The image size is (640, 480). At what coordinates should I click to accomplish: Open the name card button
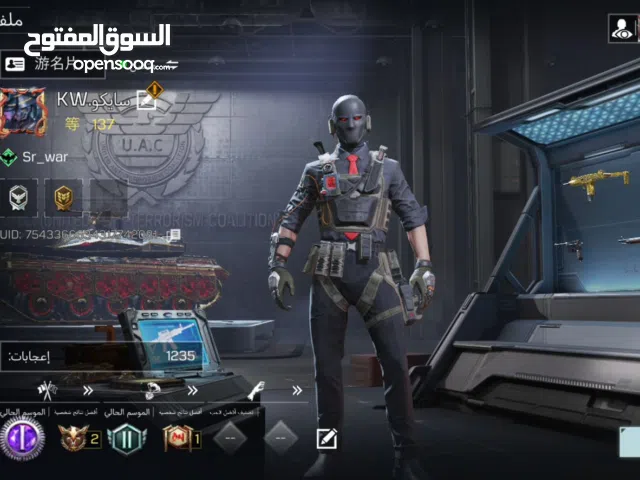coord(15,64)
